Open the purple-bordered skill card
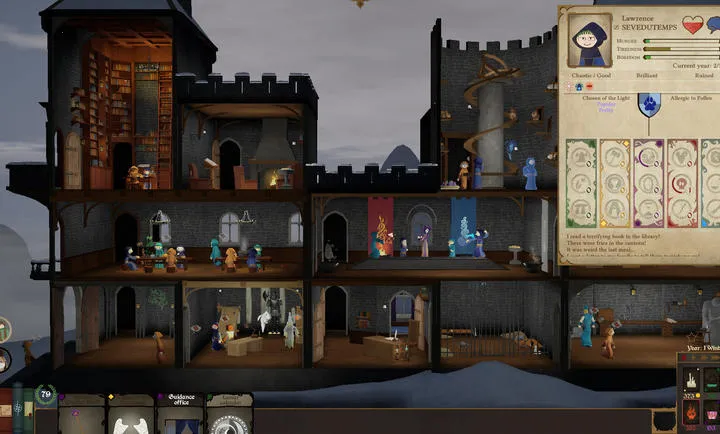 click(648, 183)
